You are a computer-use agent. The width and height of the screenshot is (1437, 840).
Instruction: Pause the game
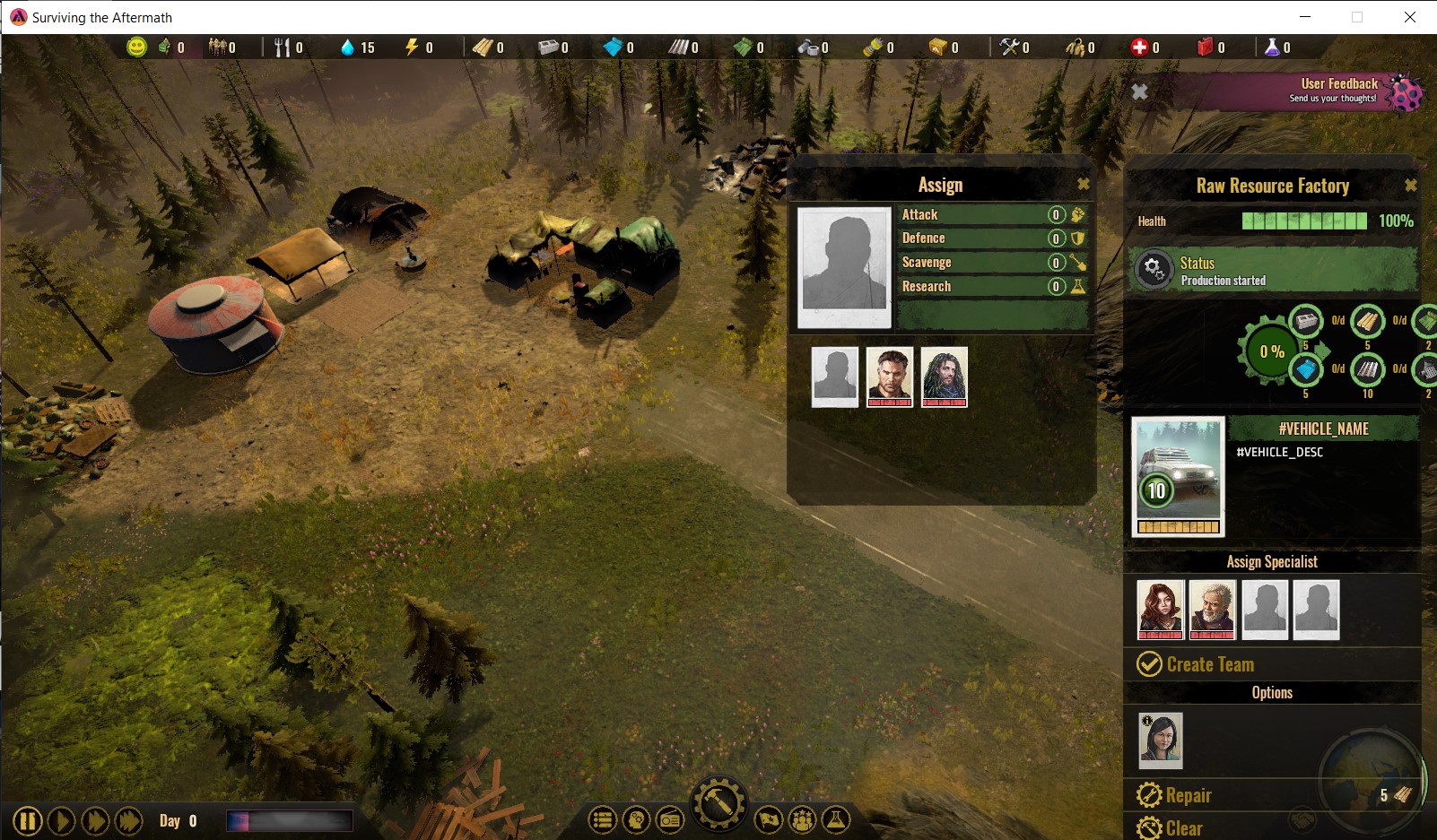pos(27,821)
